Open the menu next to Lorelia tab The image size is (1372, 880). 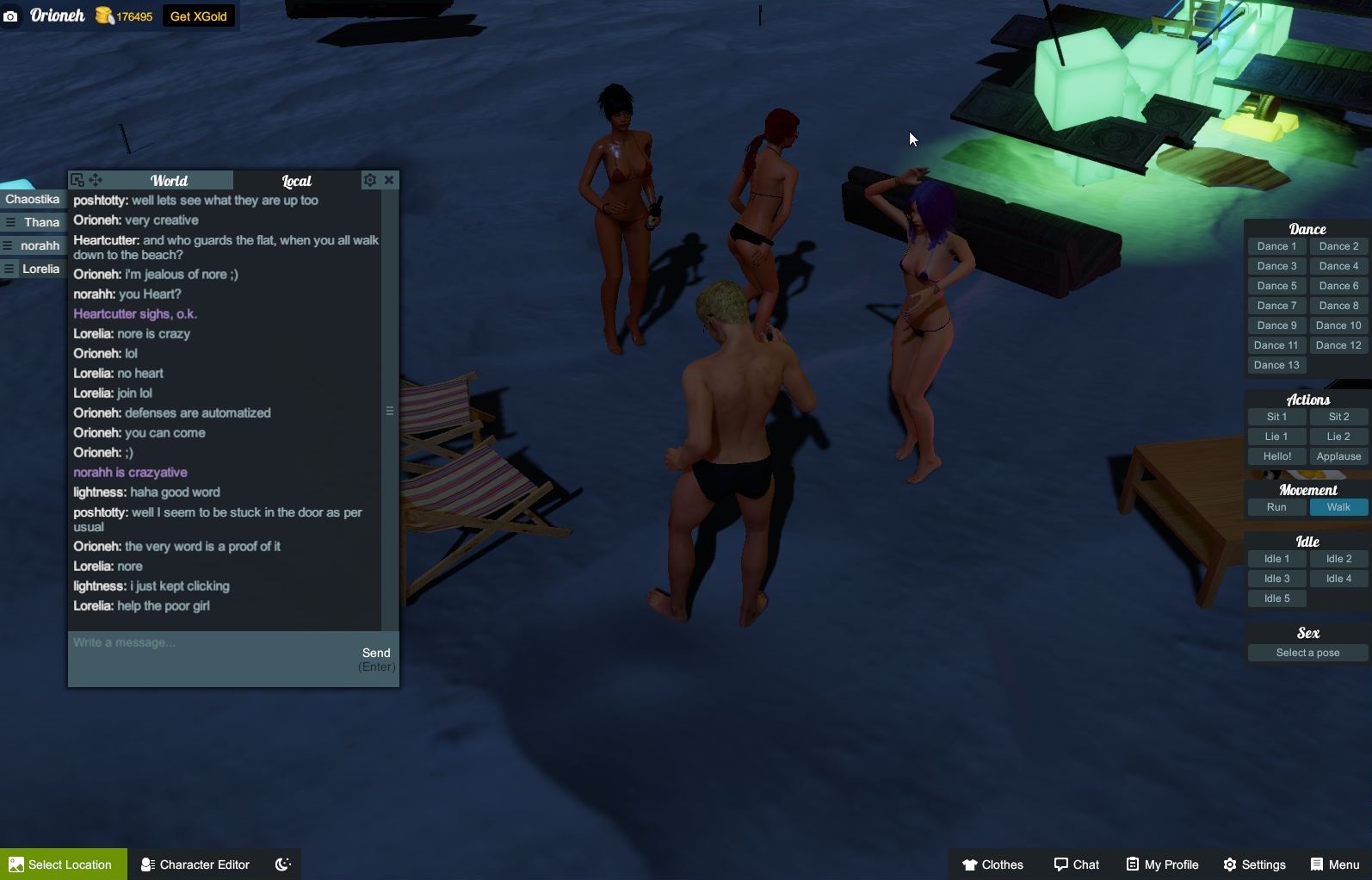(x=7, y=268)
